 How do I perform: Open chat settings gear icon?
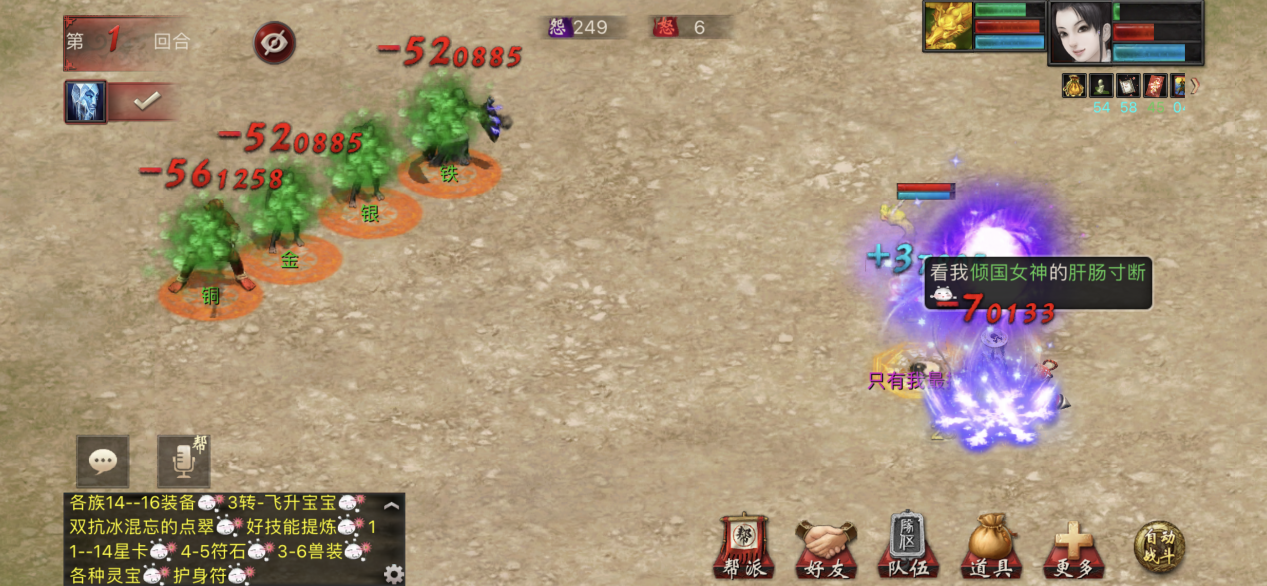point(394,574)
